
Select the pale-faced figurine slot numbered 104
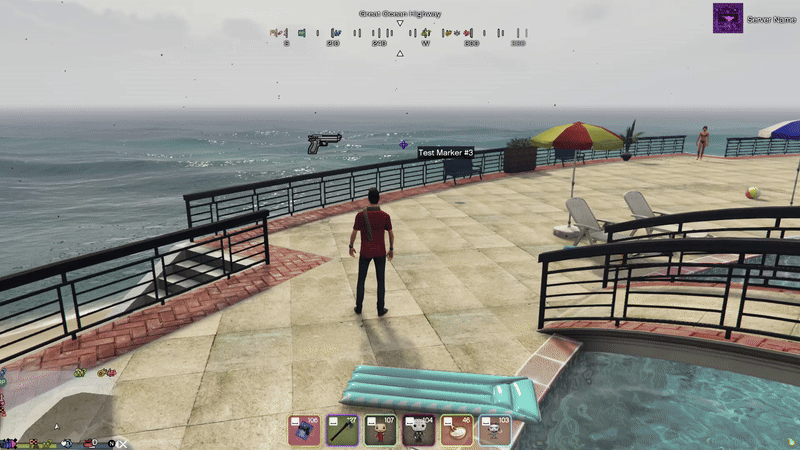point(419,430)
